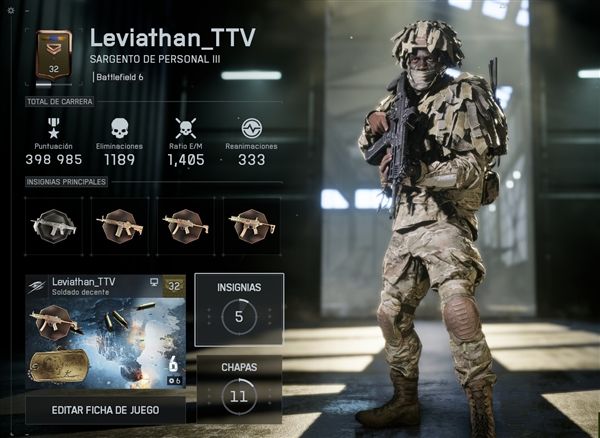Open the Editar Ficha de Juego button
The height and width of the screenshot is (438, 600).
point(105,410)
